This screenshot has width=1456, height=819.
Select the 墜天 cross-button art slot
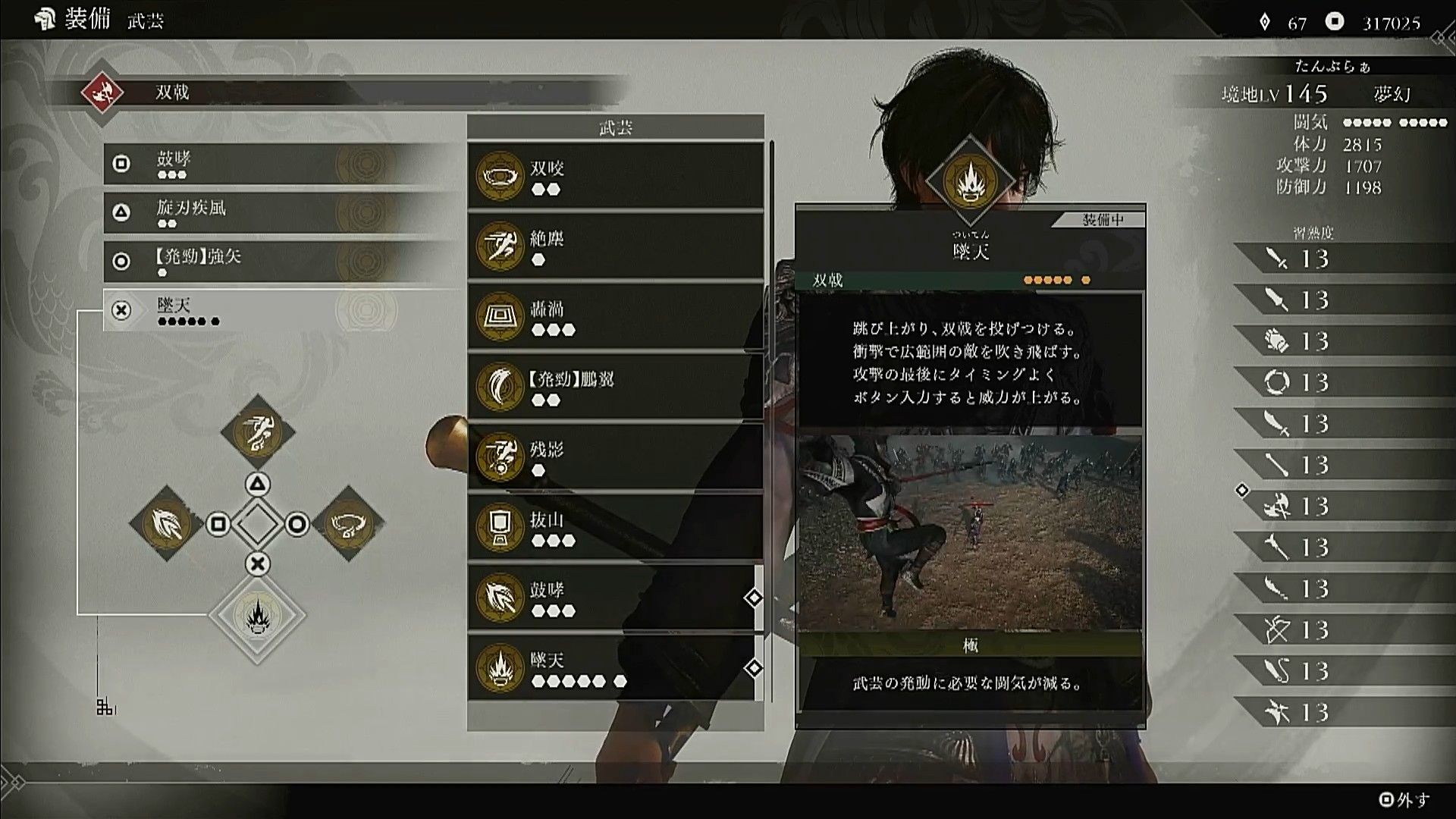(281, 310)
